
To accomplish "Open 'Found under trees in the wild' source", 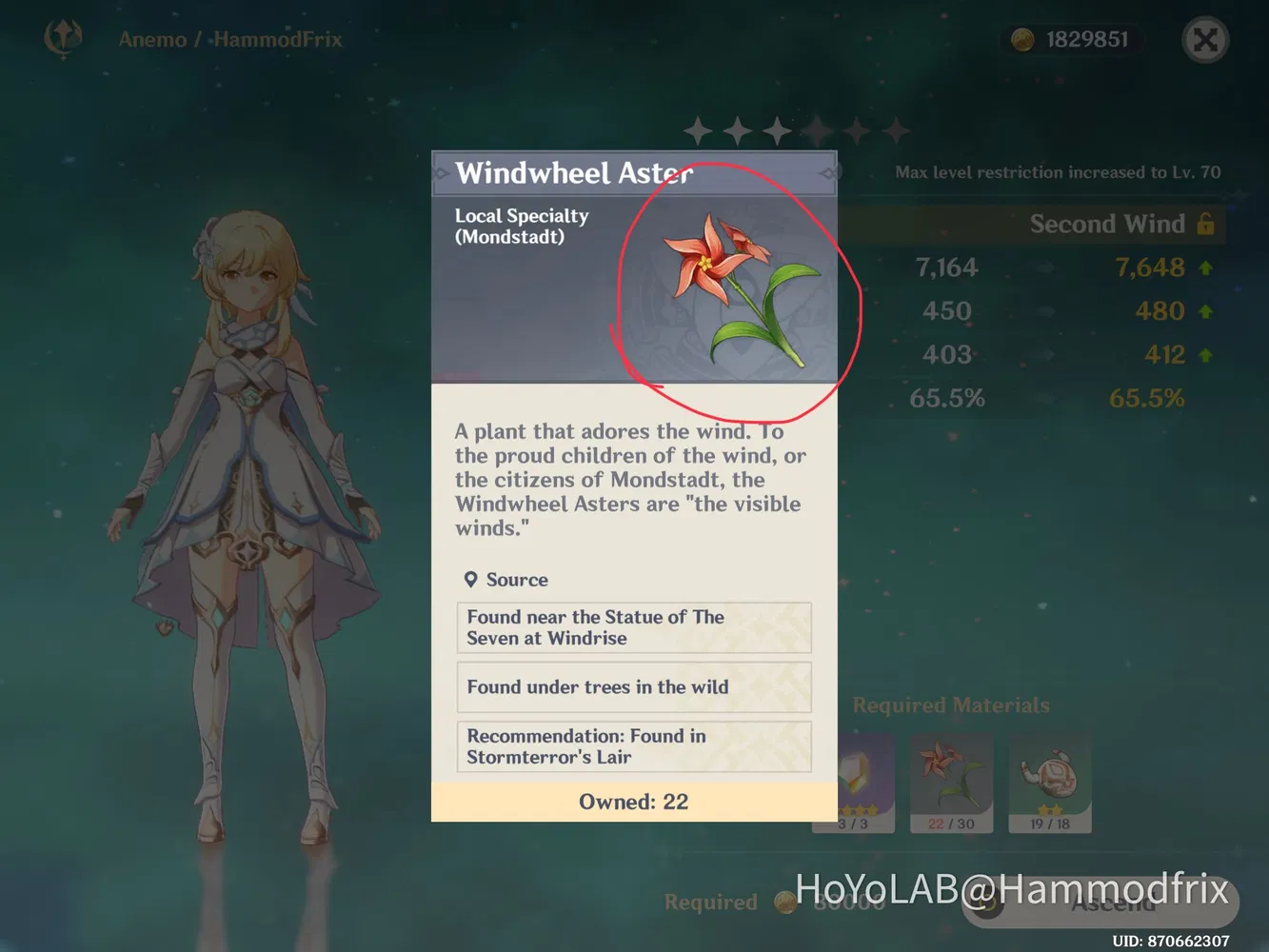I will pos(633,687).
